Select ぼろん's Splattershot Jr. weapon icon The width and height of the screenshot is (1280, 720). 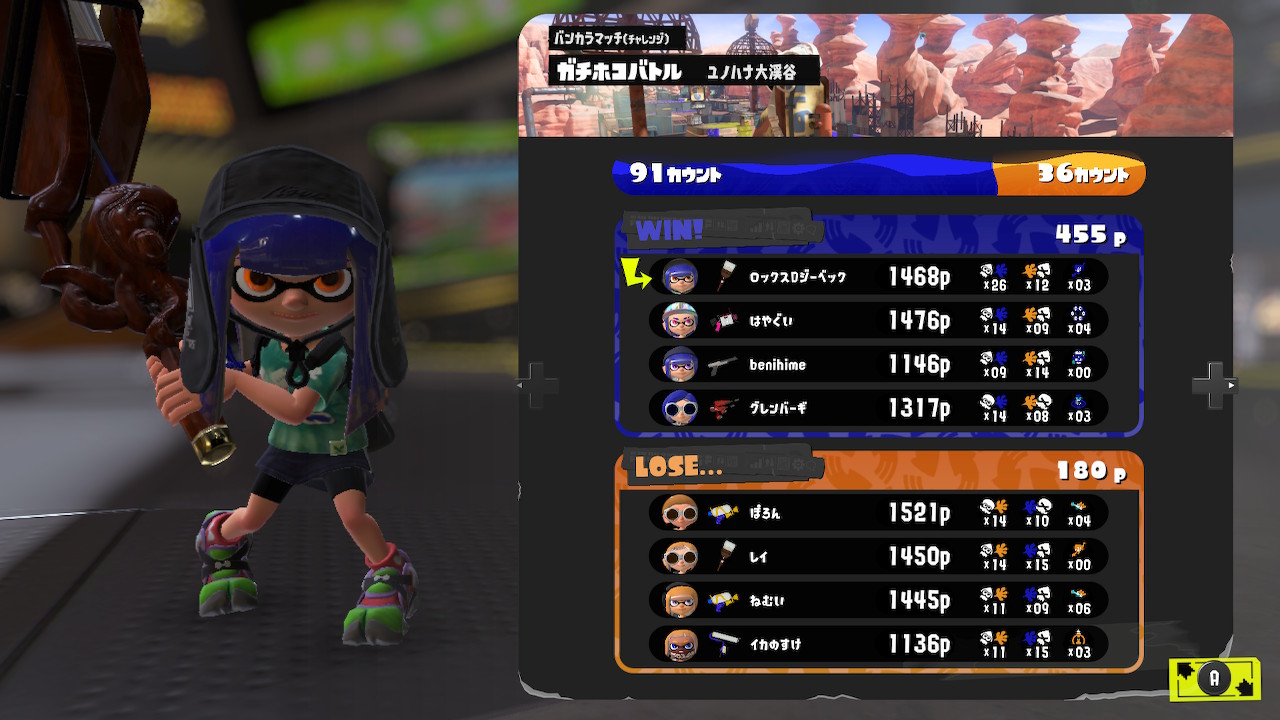pos(722,513)
